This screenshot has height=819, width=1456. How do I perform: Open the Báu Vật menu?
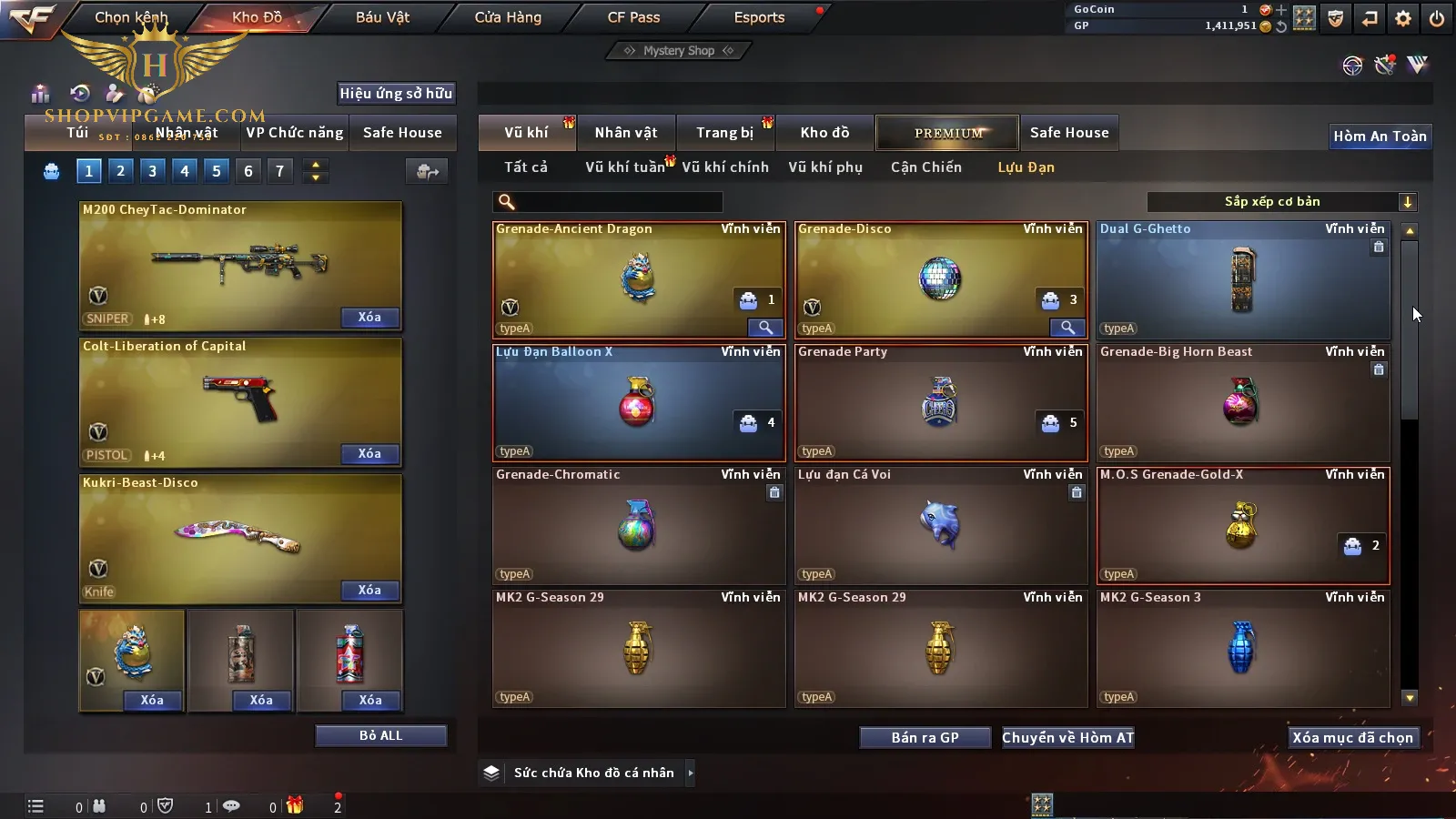(382, 17)
